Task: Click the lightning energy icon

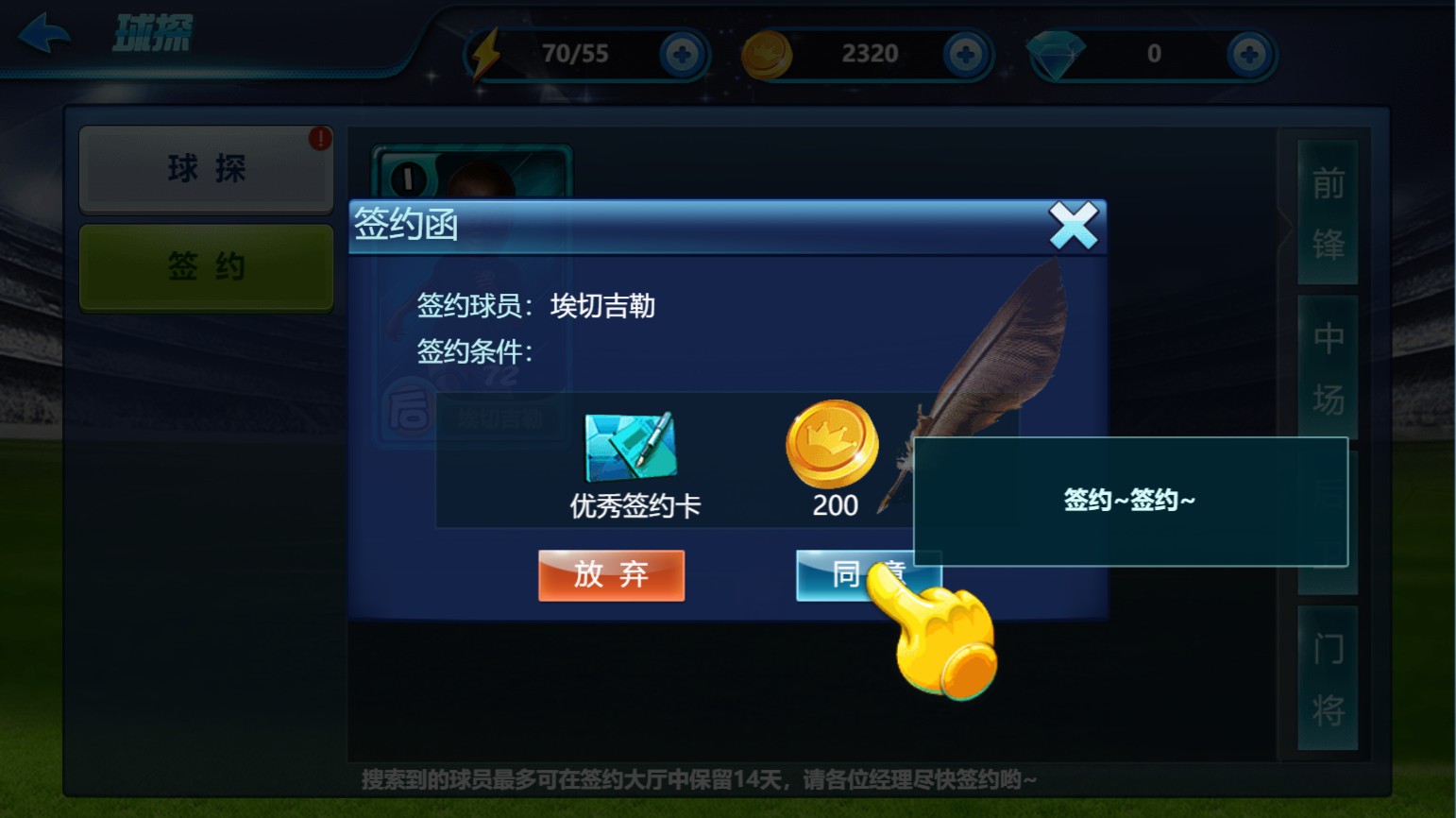Action: (487, 54)
